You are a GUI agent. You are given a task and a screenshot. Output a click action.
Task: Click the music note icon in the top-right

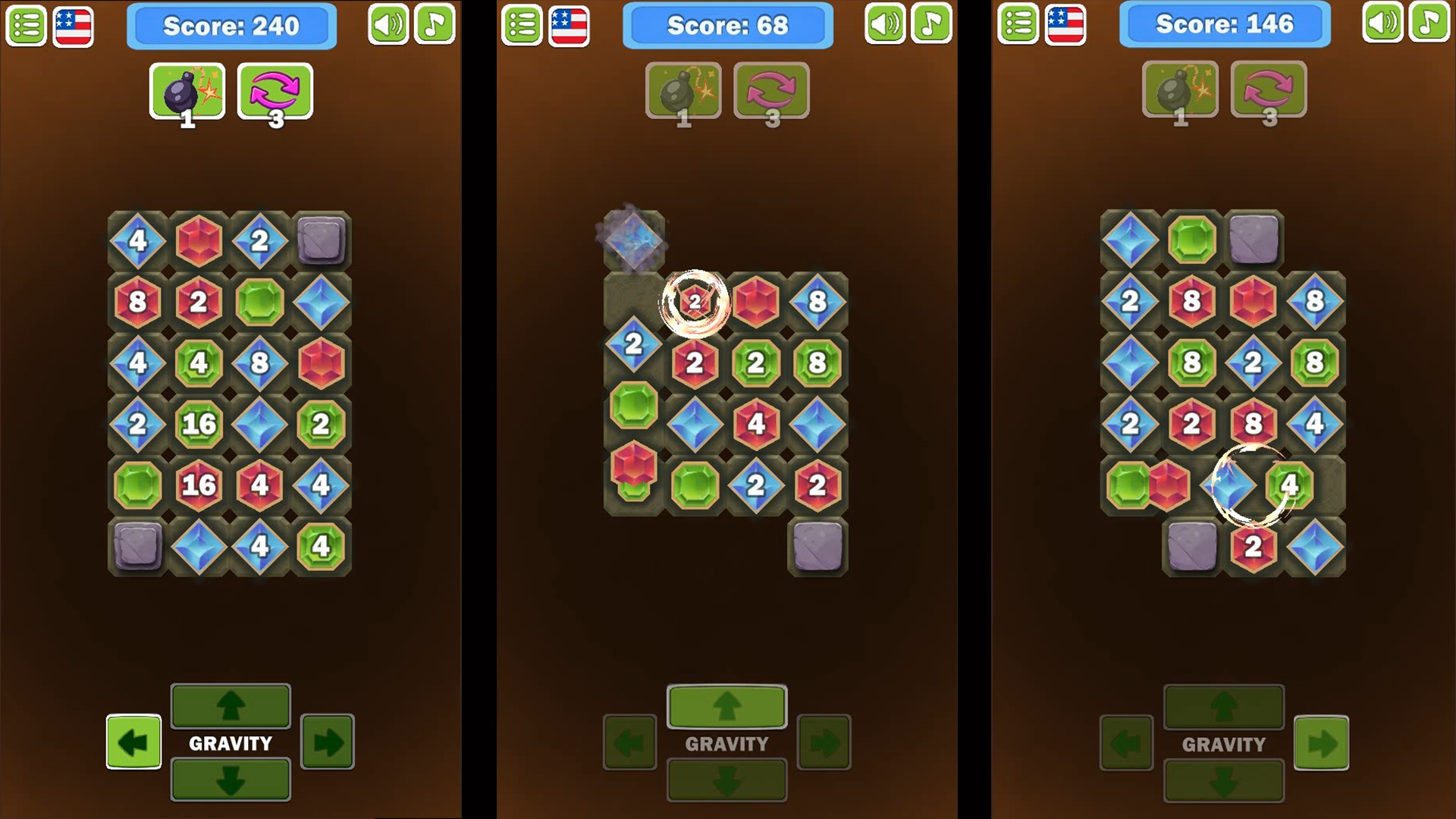[435, 24]
